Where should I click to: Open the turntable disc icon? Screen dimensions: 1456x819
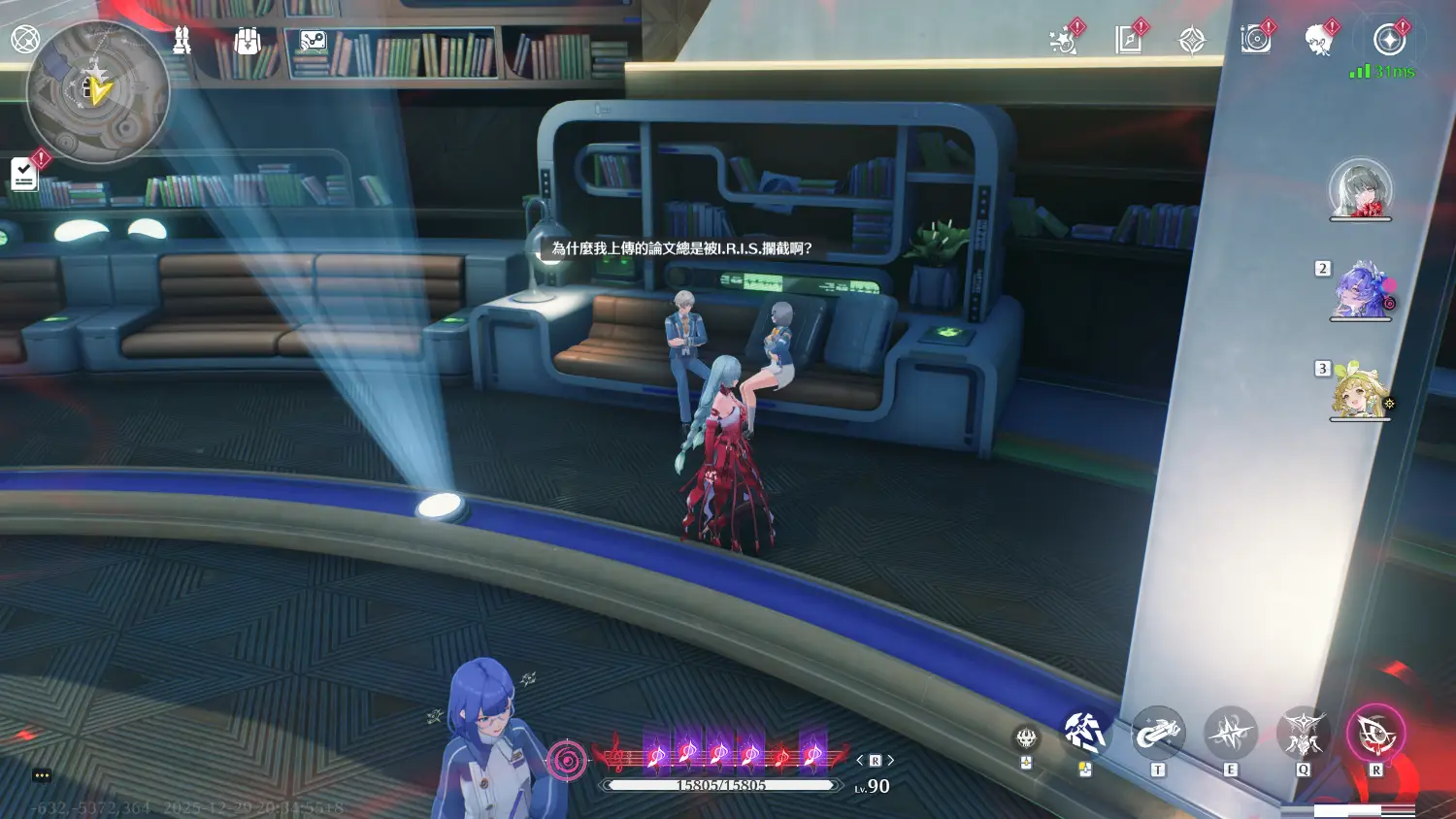point(1255,41)
